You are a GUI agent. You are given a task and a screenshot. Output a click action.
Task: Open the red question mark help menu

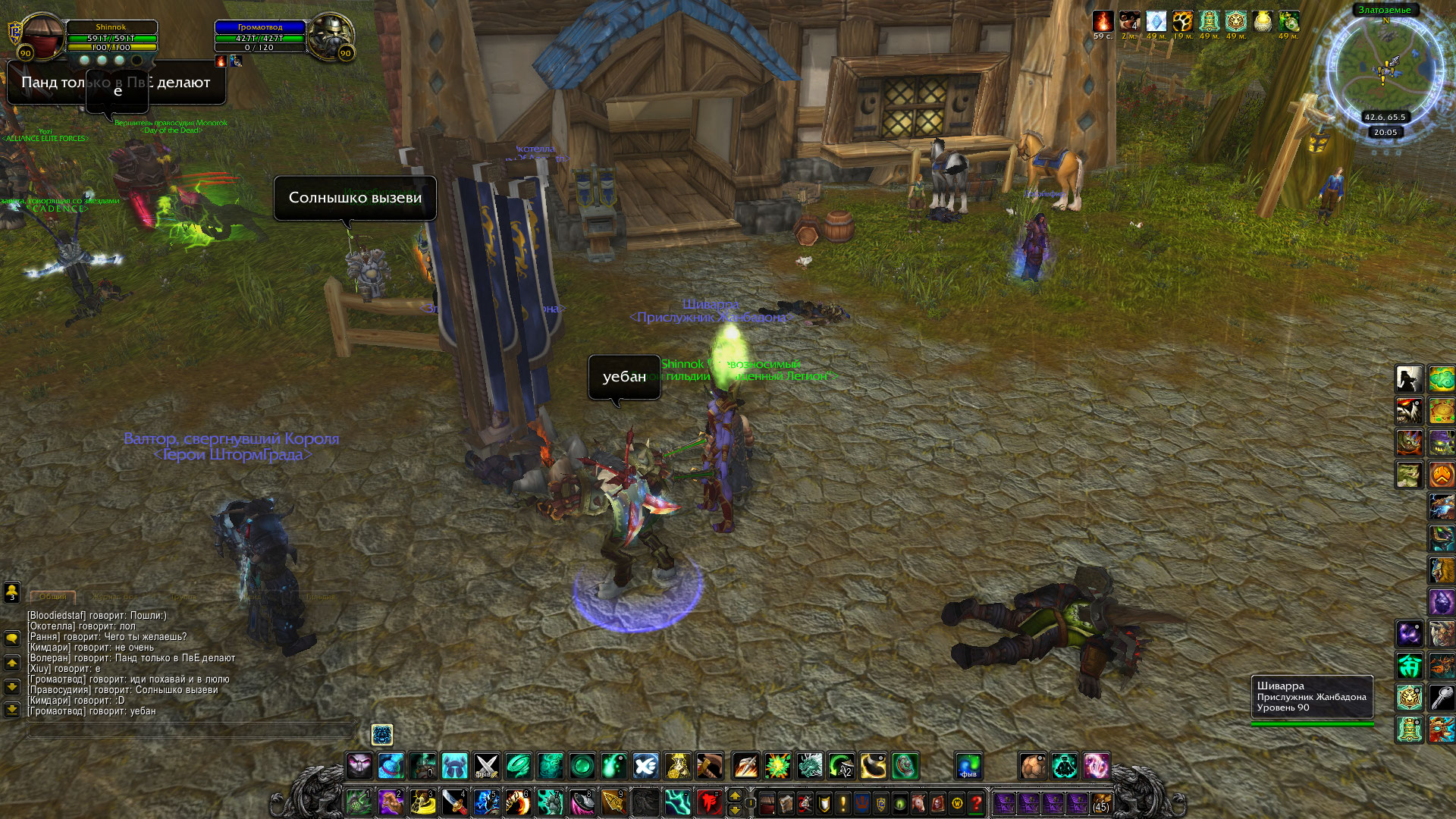pos(976,802)
